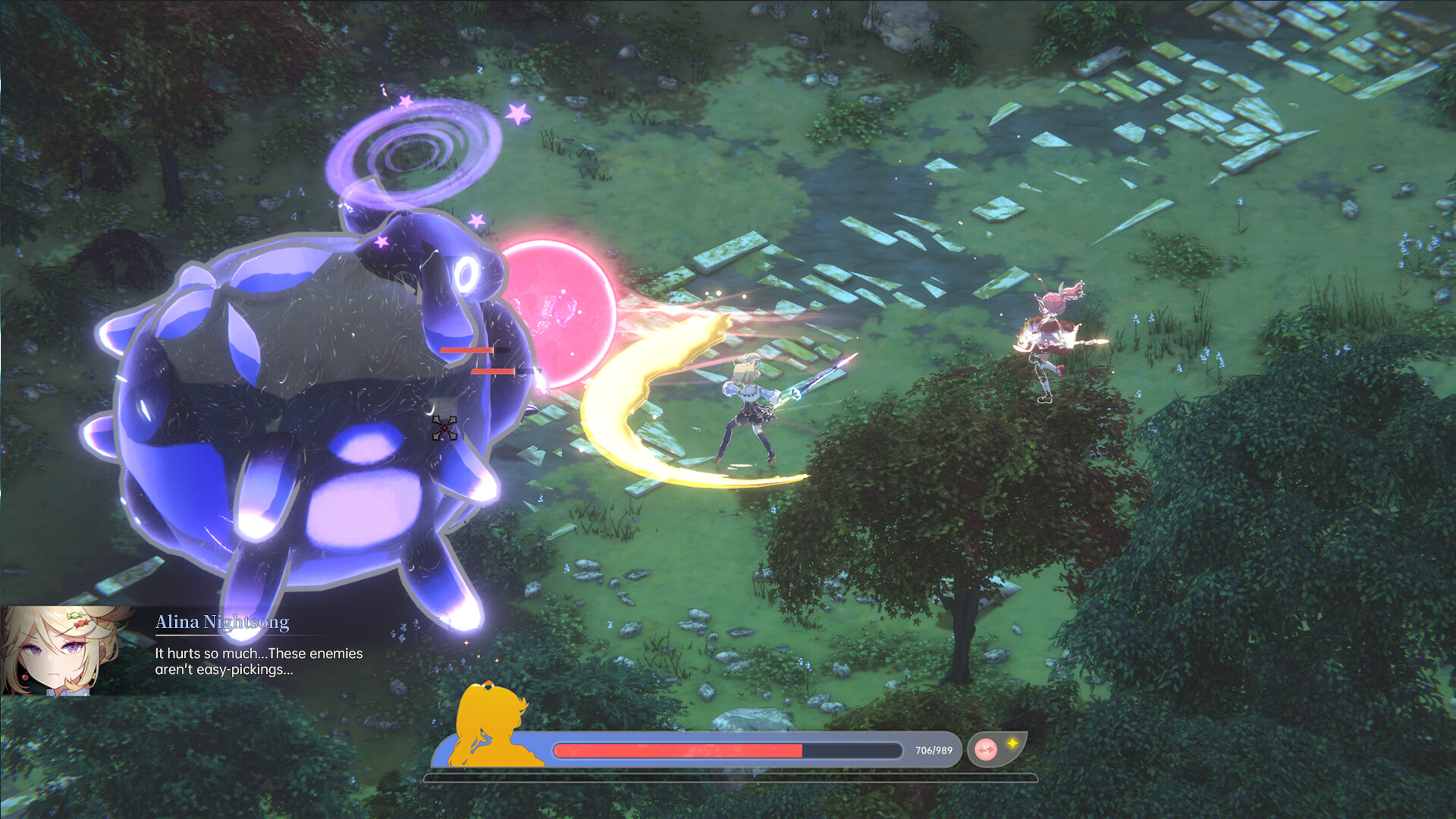Click the pink swap-arrows ability icon
Image resolution: width=1456 pixels, height=819 pixels.
(x=987, y=749)
